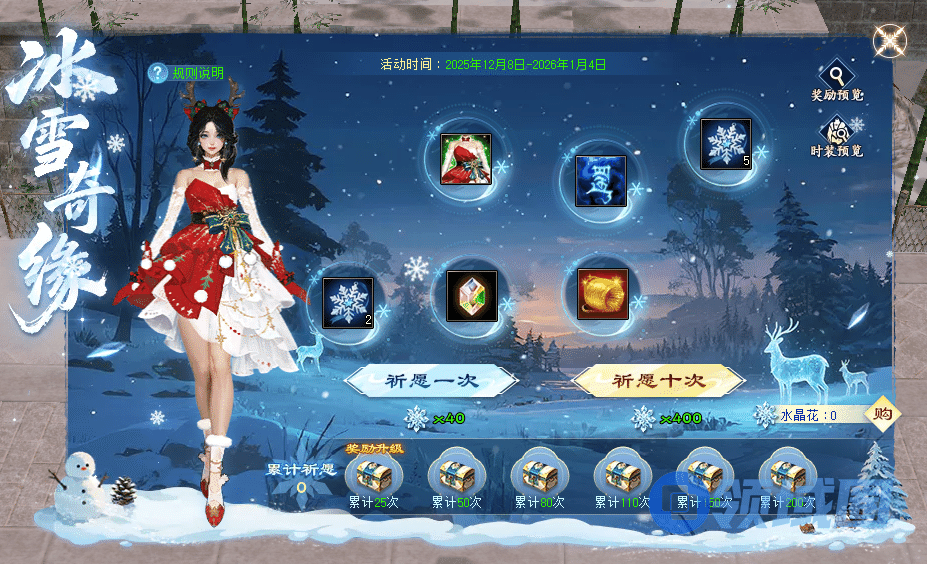
Task: Select the blue rune reward icon
Action: (x=601, y=181)
